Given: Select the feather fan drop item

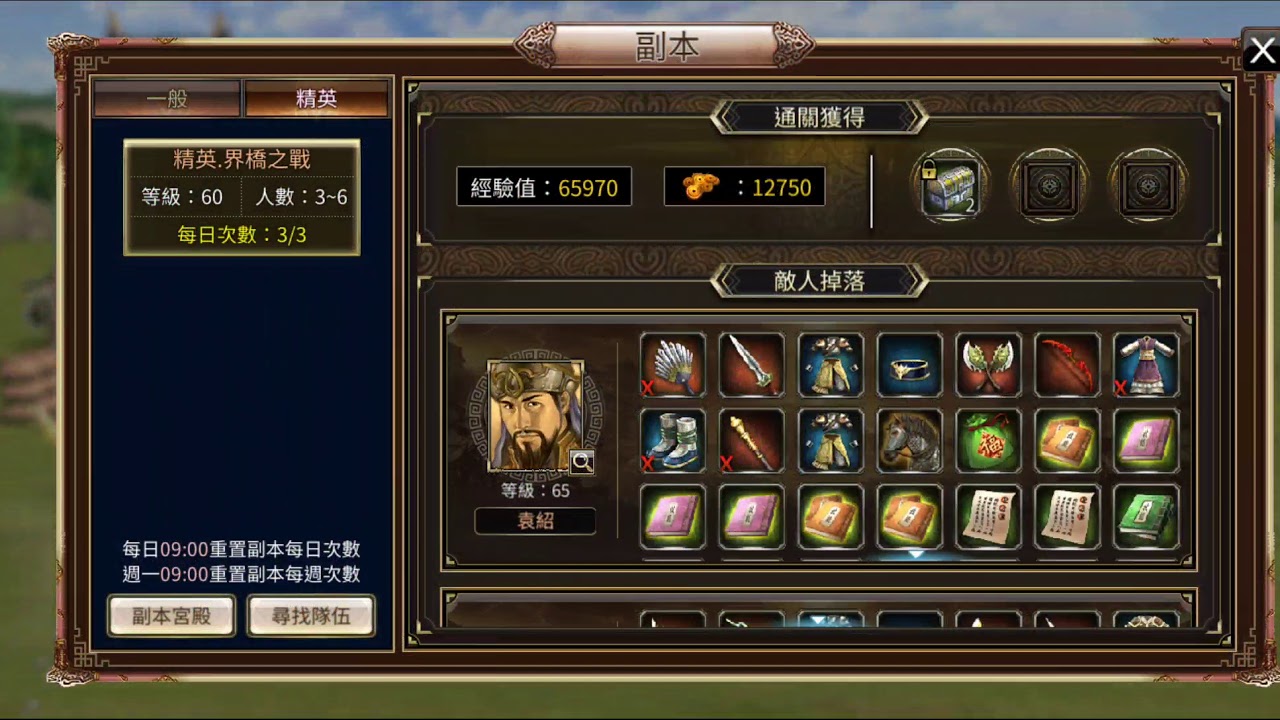Looking at the screenshot, I should pos(673,365).
